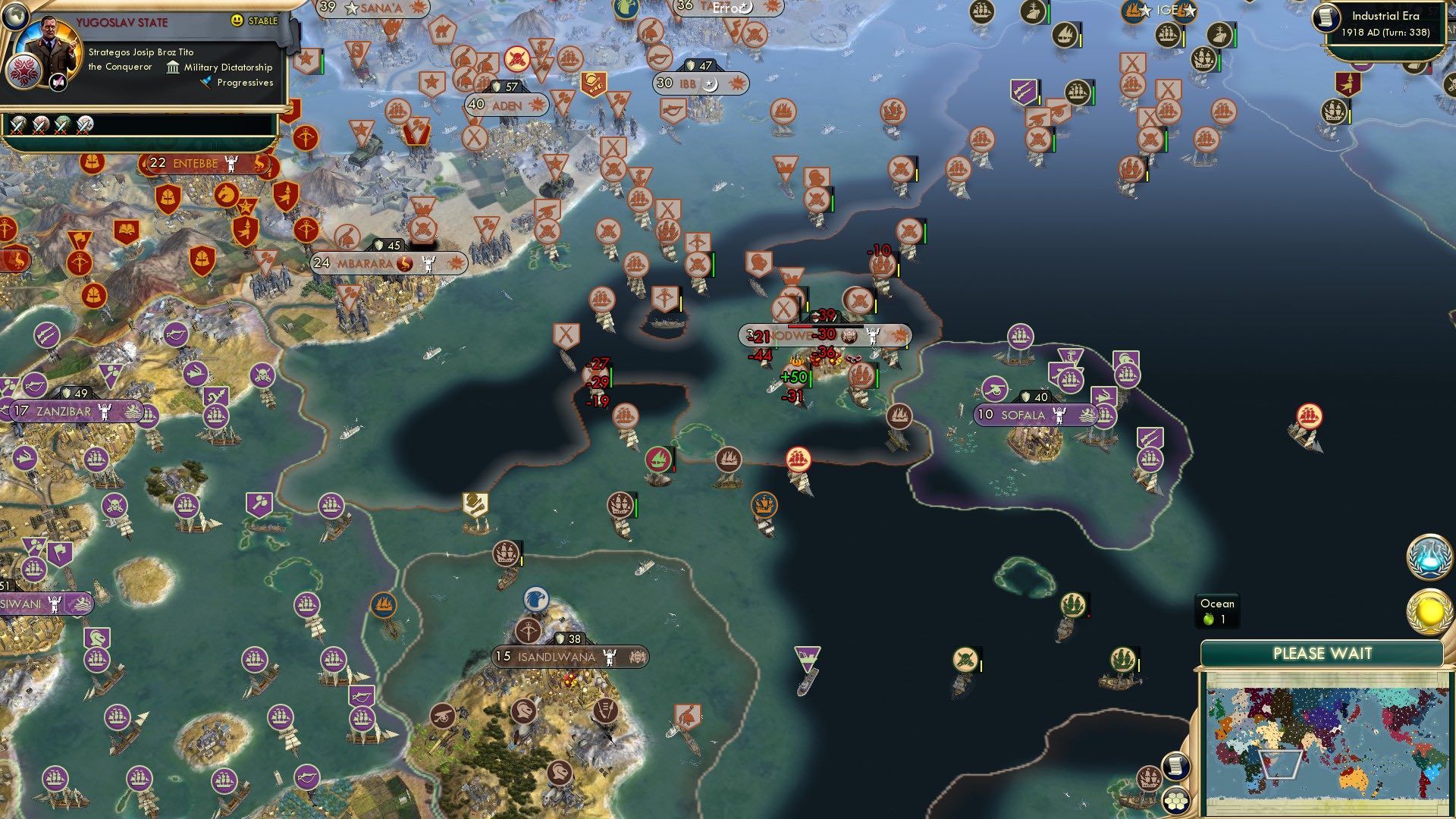Click the PLEASE WAIT panel header
This screenshot has height=819, width=1456.
[1323, 652]
